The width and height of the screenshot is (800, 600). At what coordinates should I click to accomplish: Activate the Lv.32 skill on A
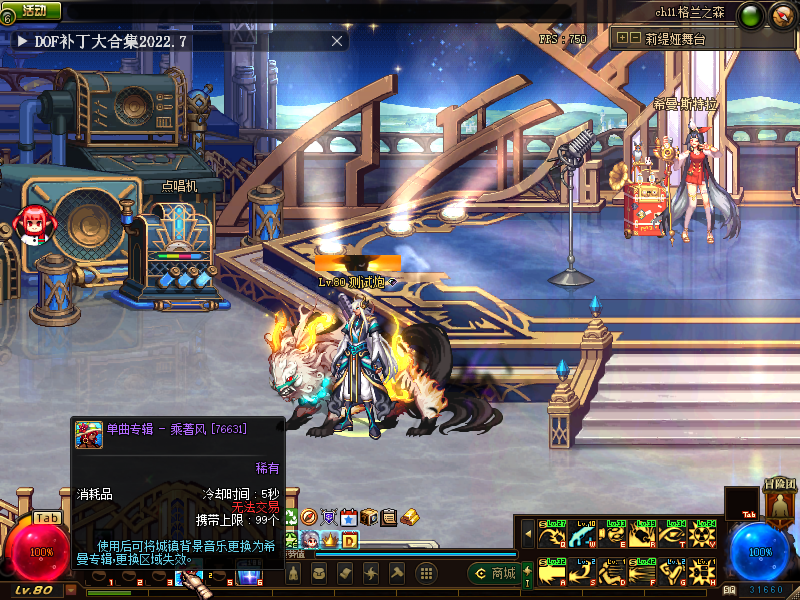point(551,572)
